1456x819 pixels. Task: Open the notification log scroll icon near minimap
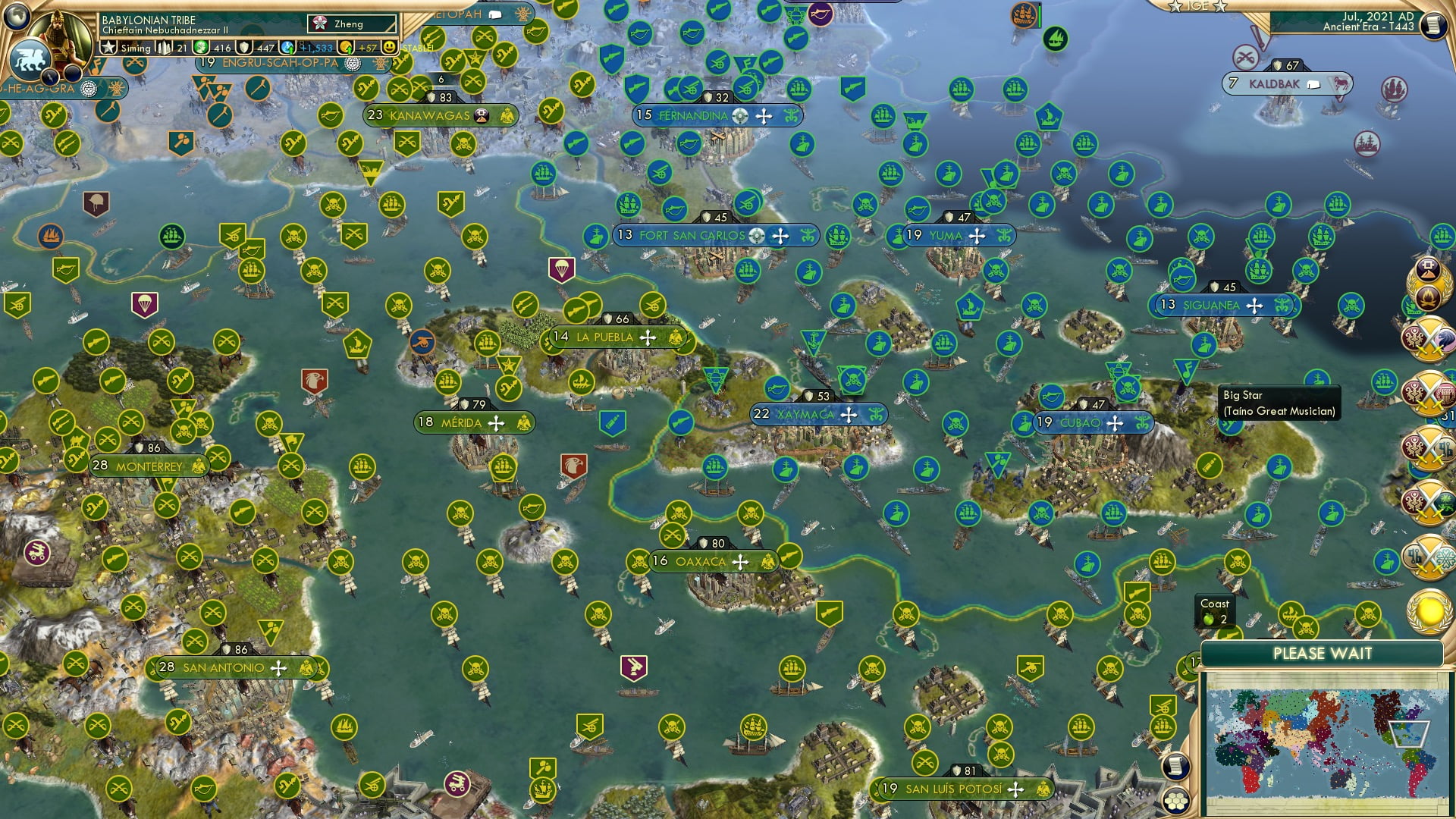(1175, 767)
